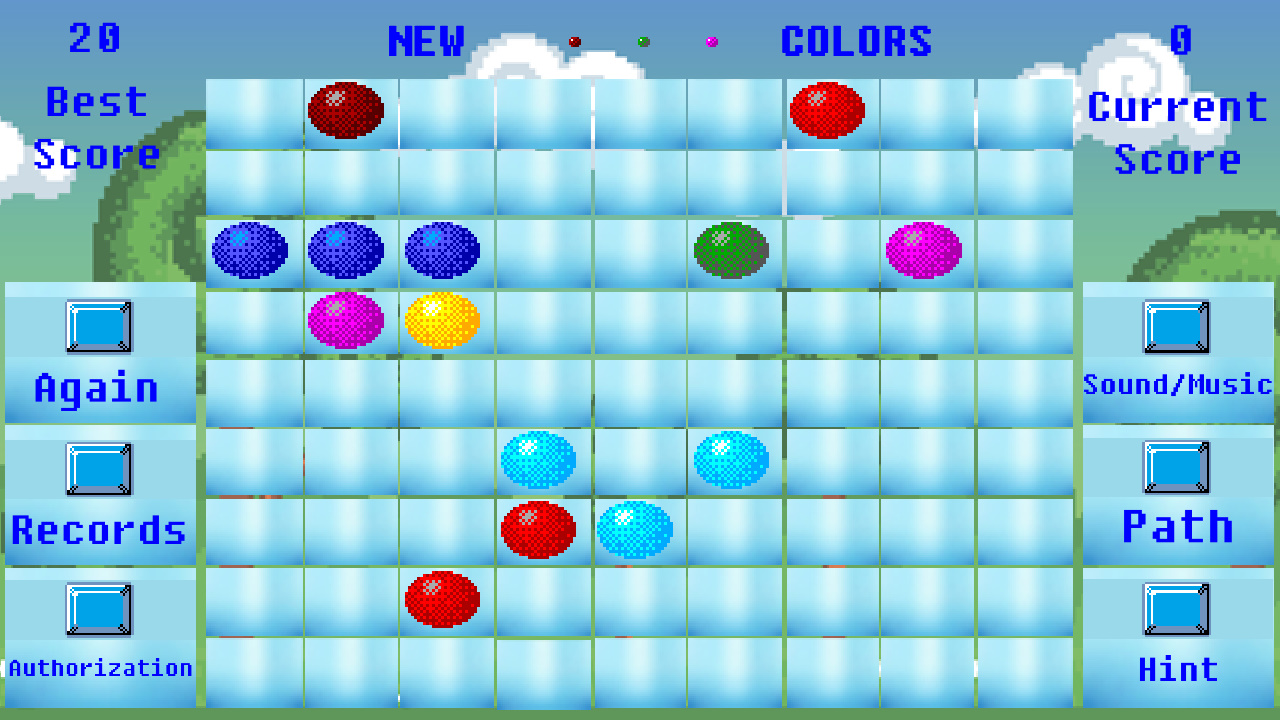Image resolution: width=1280 pixels, height=720 pixels.
Task: Click the Sound/Music icon button
Action: (x=1178, y=325)
